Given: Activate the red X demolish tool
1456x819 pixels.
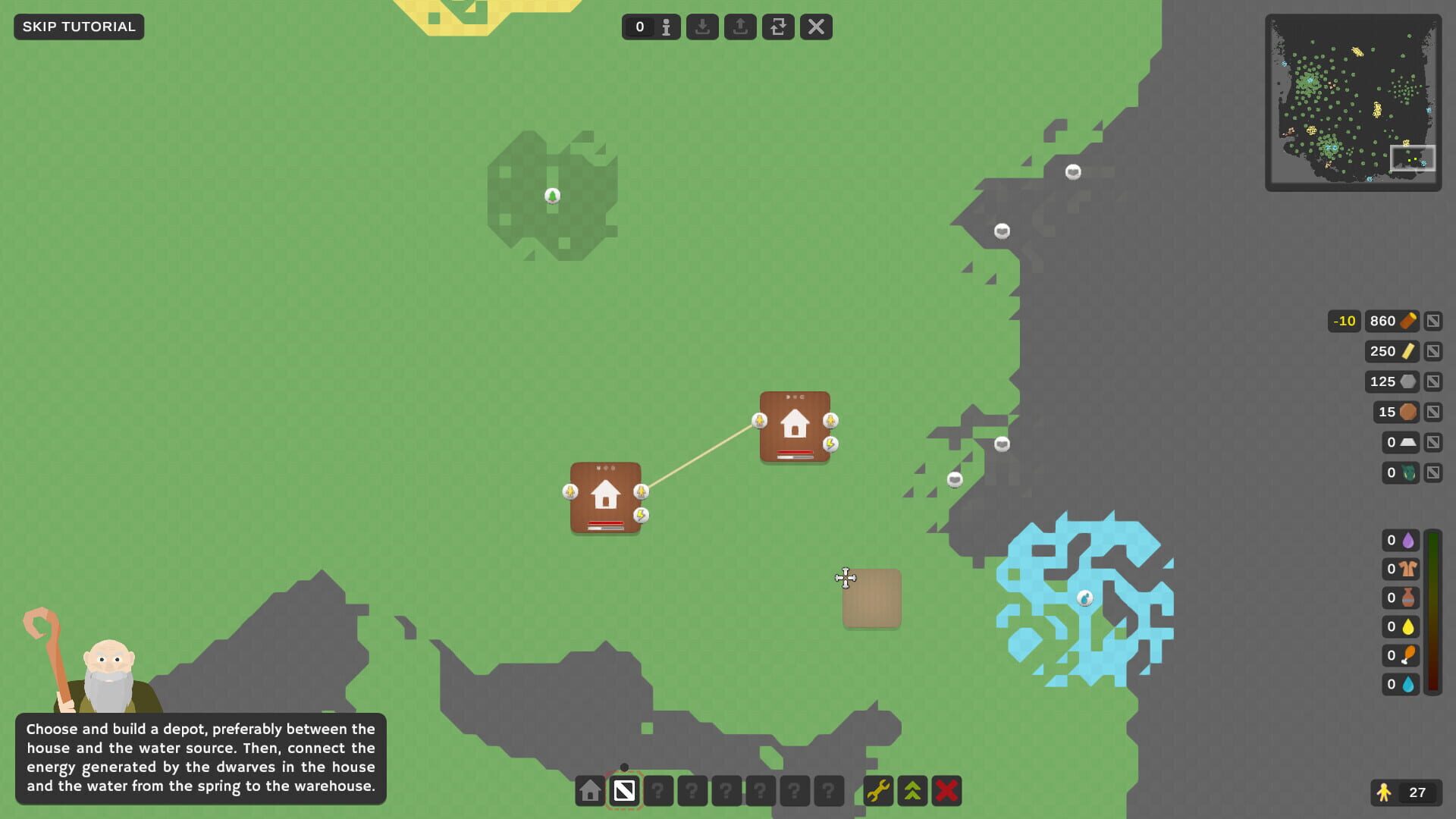Looking at the screenshot, I should point(946,791).
